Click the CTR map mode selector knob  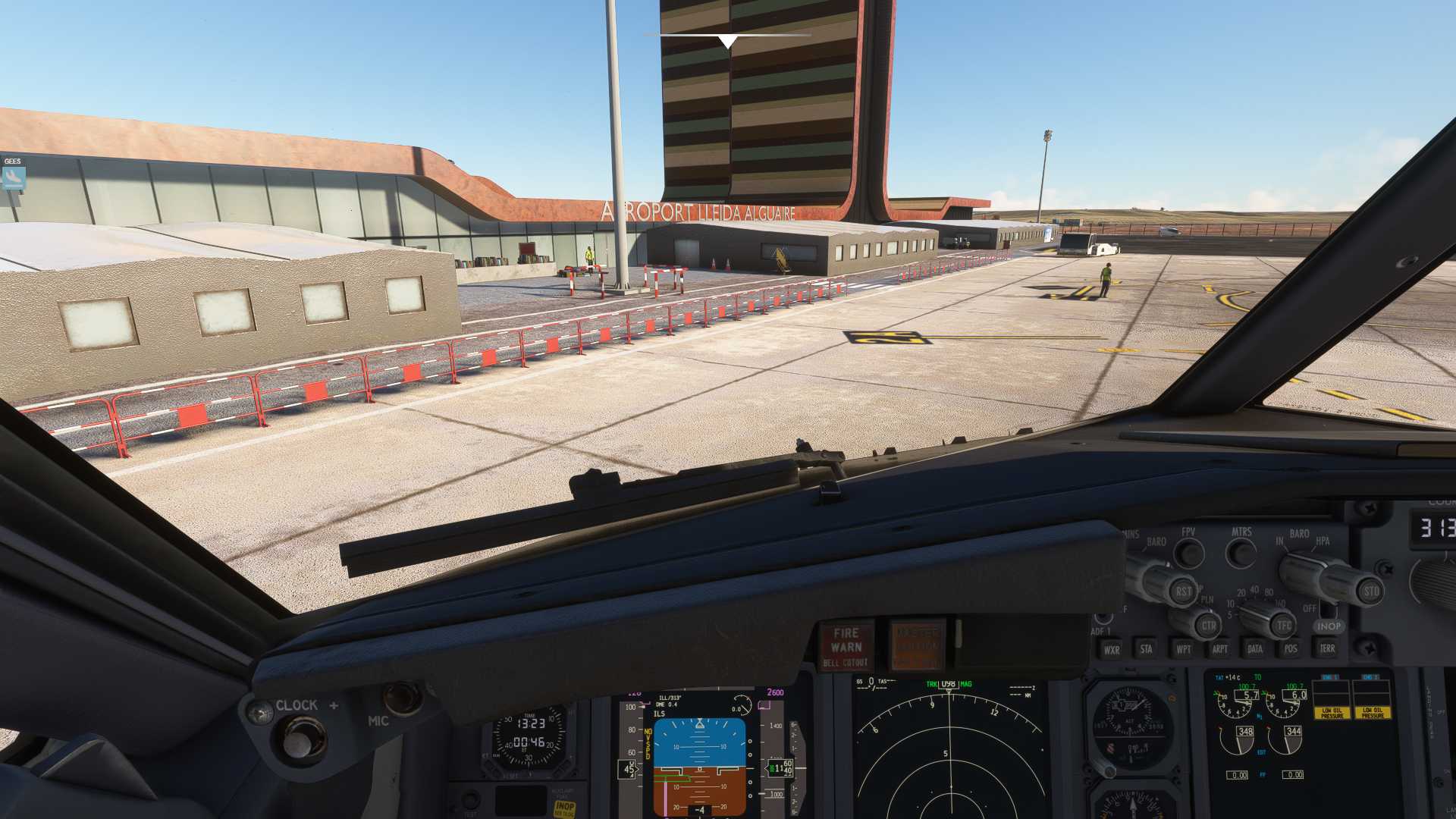tap(1209, 625)
